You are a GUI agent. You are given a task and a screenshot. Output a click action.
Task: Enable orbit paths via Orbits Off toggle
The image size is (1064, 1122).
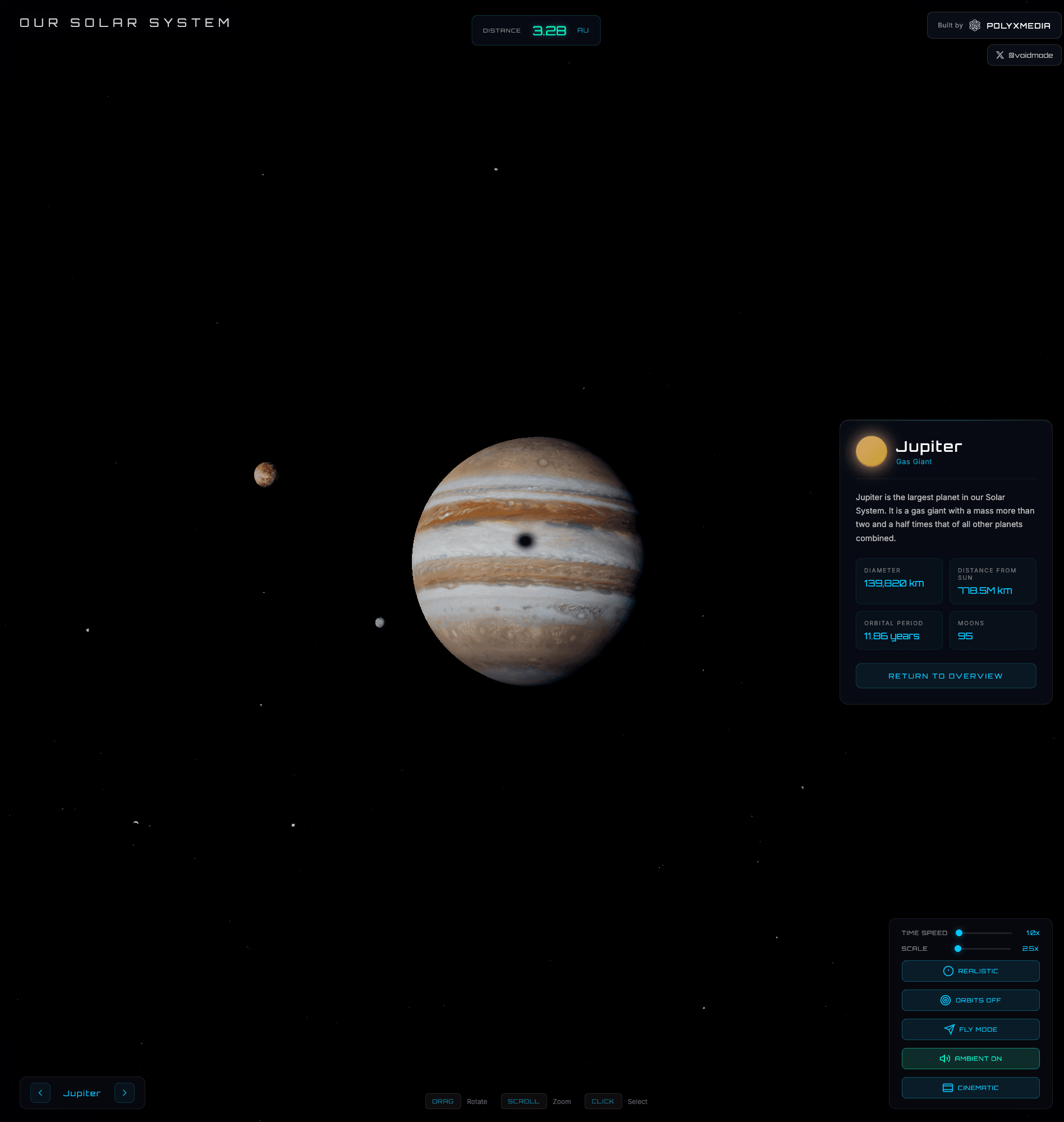click(970, 1000)
